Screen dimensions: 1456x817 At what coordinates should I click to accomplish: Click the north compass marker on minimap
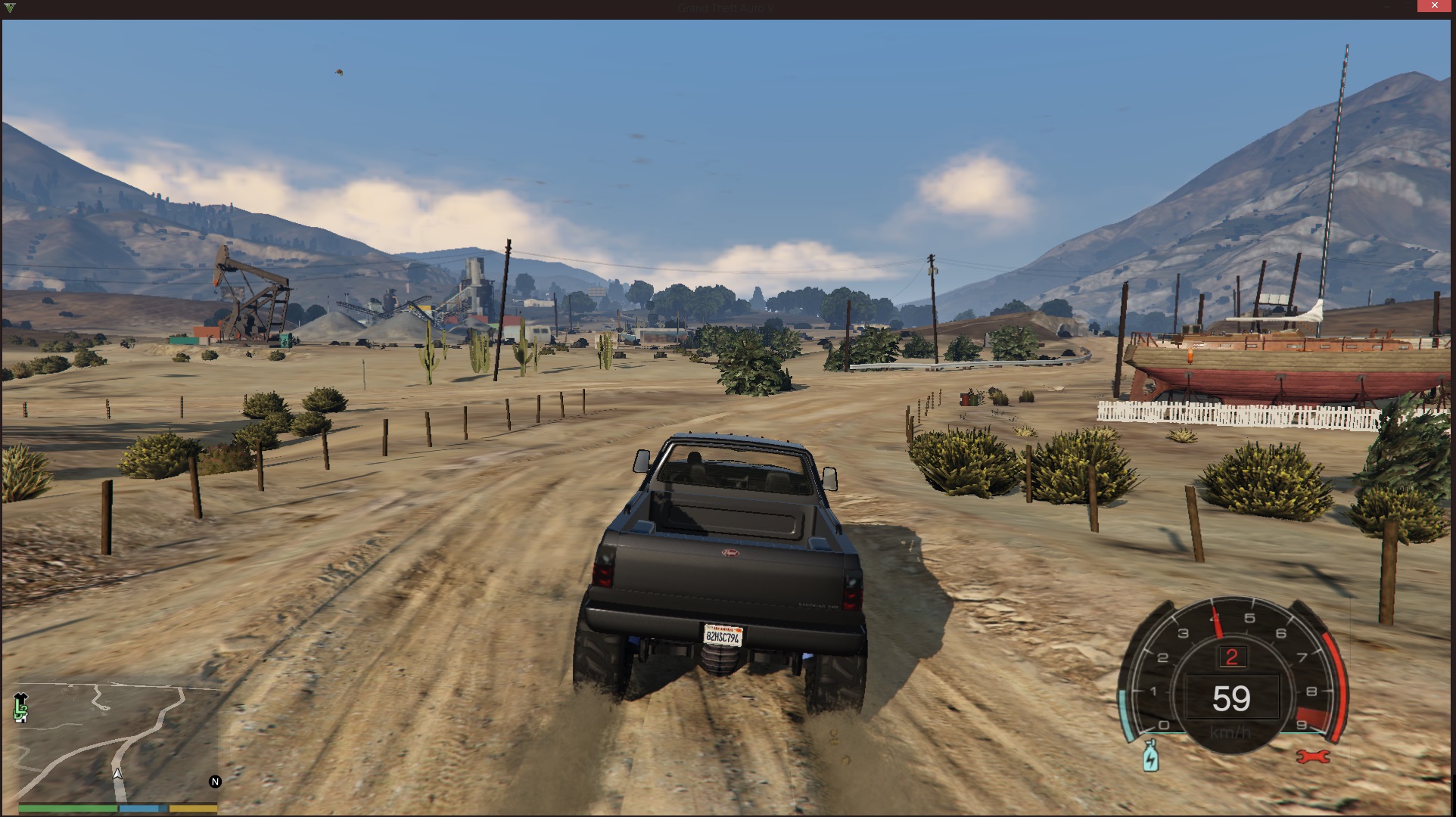[x=215, y=781]
